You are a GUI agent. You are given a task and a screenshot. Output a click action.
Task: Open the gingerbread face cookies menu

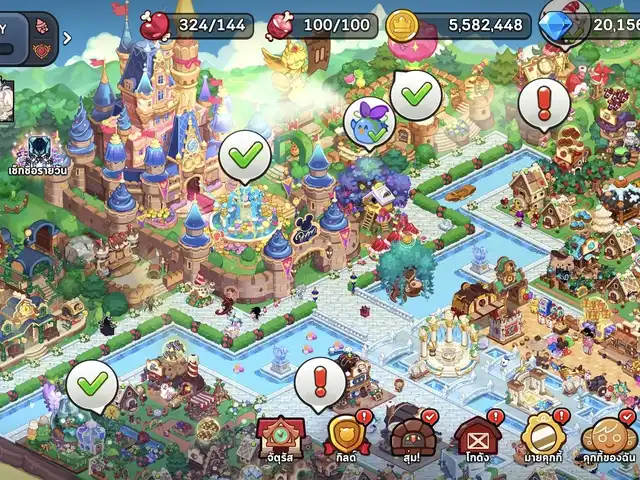point(607,437)
